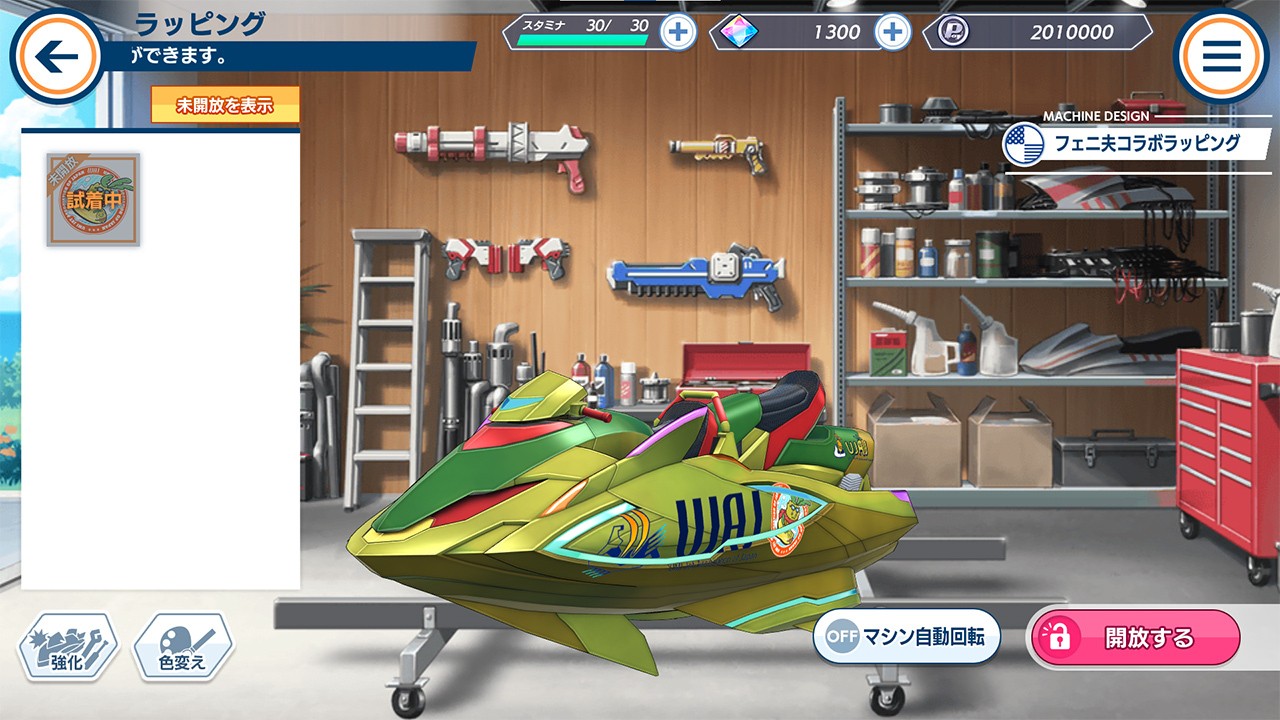Image resolution: width=1280 pixels, height=720 pixels.
Task: Select the 試着中 wrapping thumbnail
Action: pos(93,199)
